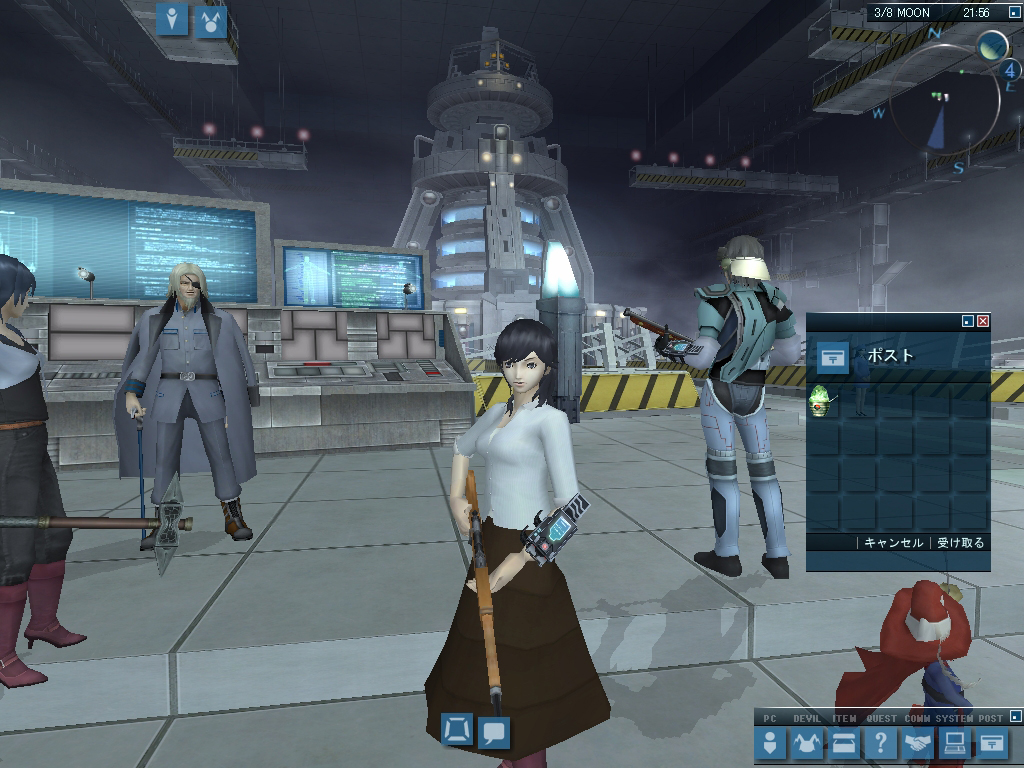Image resolution: width=1024 pixels, height=768 pixels.
Task: Minimize the ポスト window
Action: (967, 321)
